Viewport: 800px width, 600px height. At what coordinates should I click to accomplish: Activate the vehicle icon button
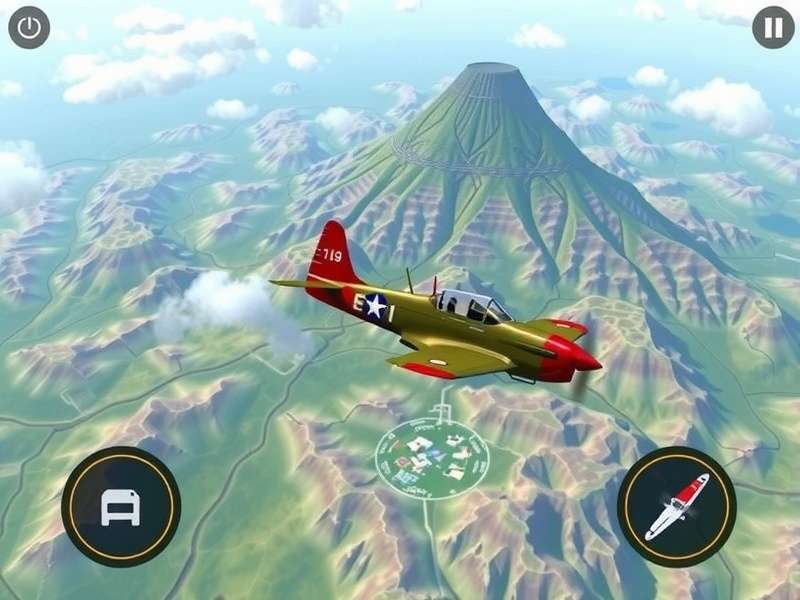tap(121, 507)
